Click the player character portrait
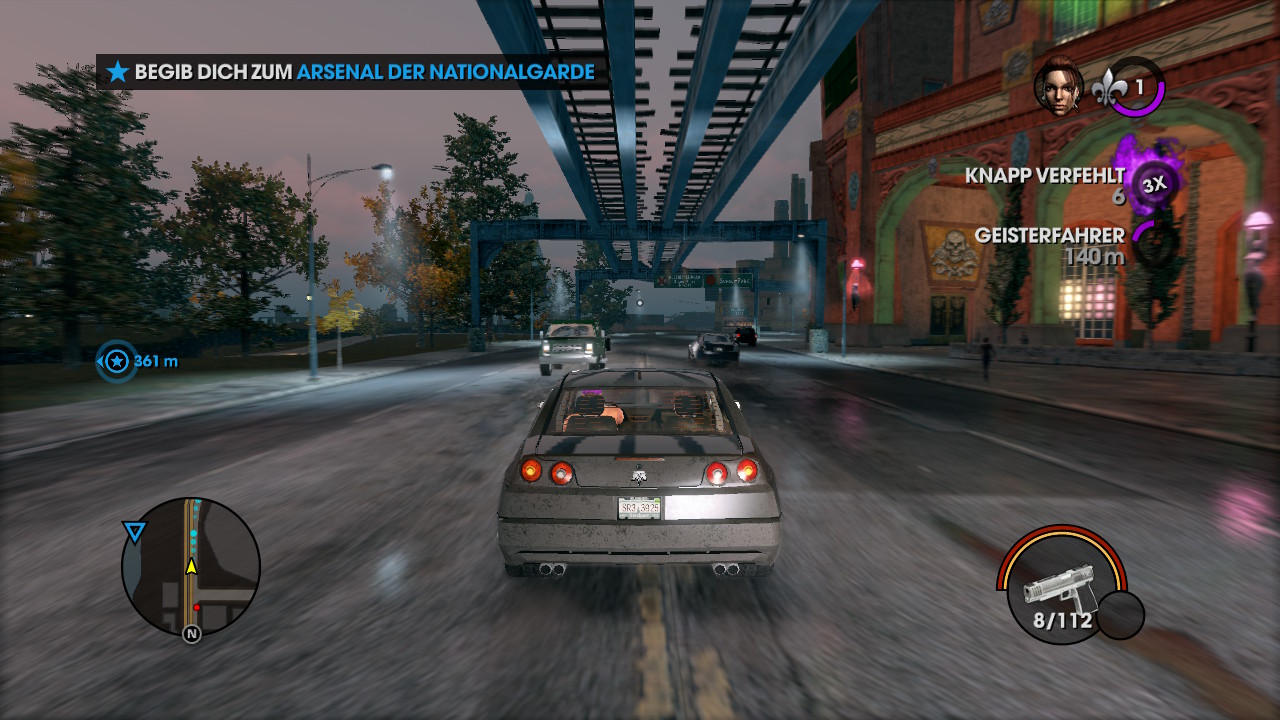The height and width of the screenshot is (720, 1280). coord(1059,86)
